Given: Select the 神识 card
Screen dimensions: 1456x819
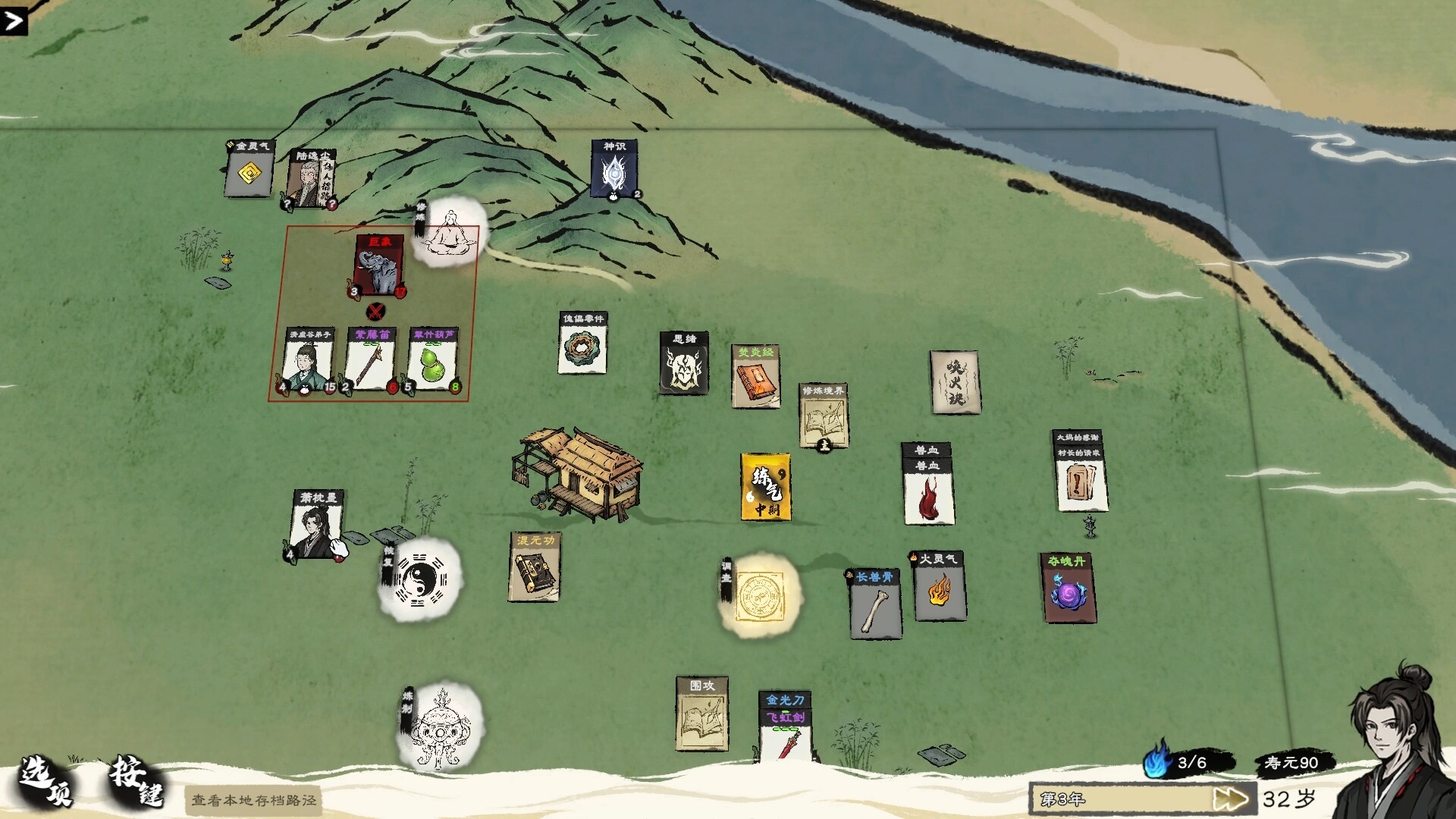Looking at the screenshot, I should [614, 169].
